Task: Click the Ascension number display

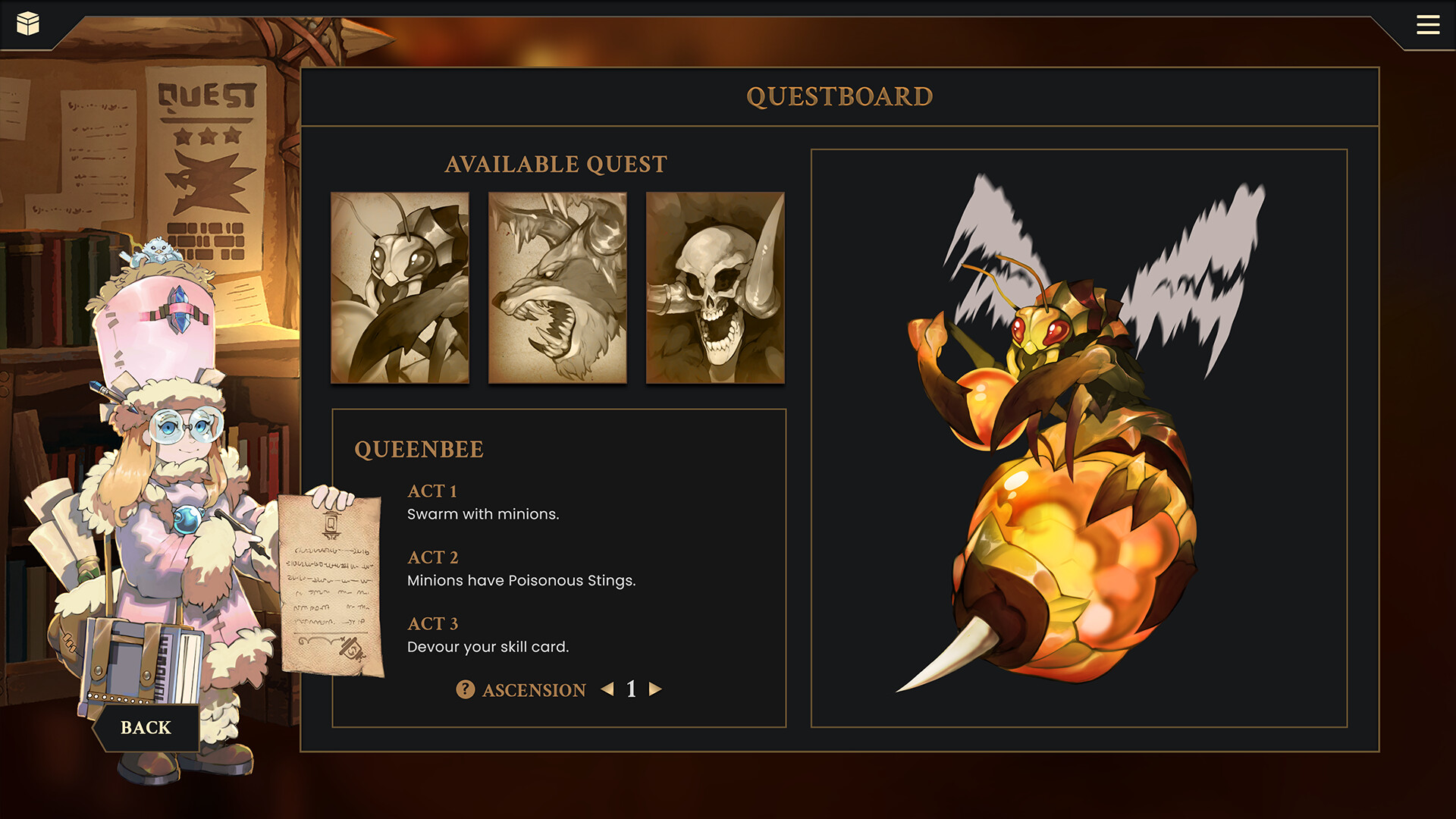Action: point(631,690)
